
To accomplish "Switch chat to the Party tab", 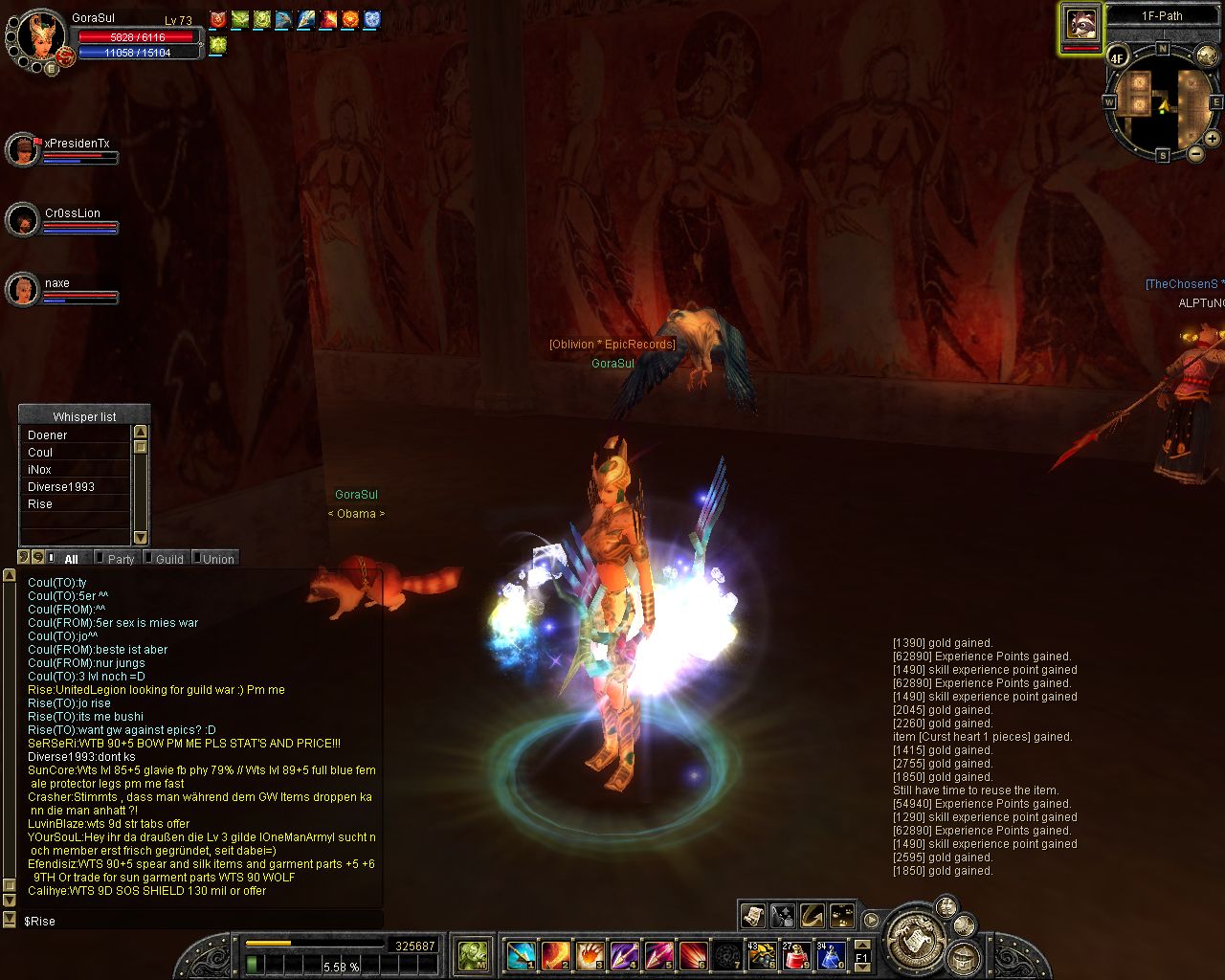I will [120, 559].
